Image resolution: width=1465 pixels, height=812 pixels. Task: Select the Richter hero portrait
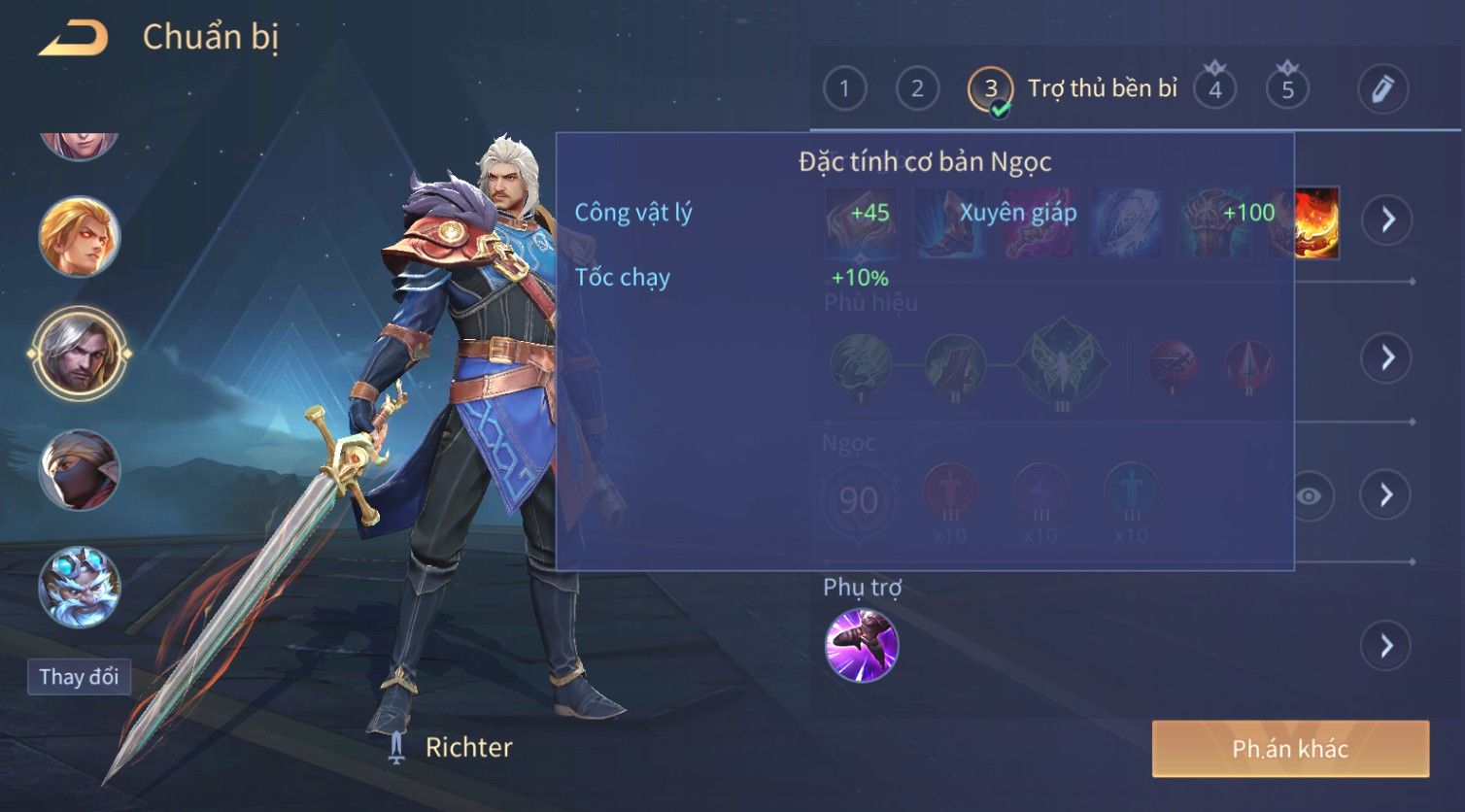pos(79,354)
